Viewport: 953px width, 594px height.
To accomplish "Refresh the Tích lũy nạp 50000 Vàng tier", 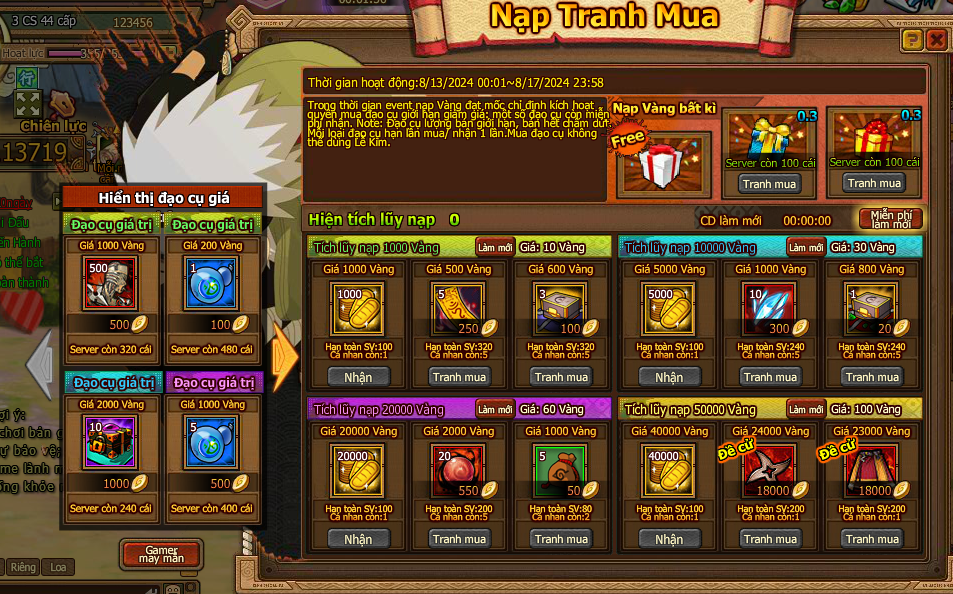I will (806, 409).
